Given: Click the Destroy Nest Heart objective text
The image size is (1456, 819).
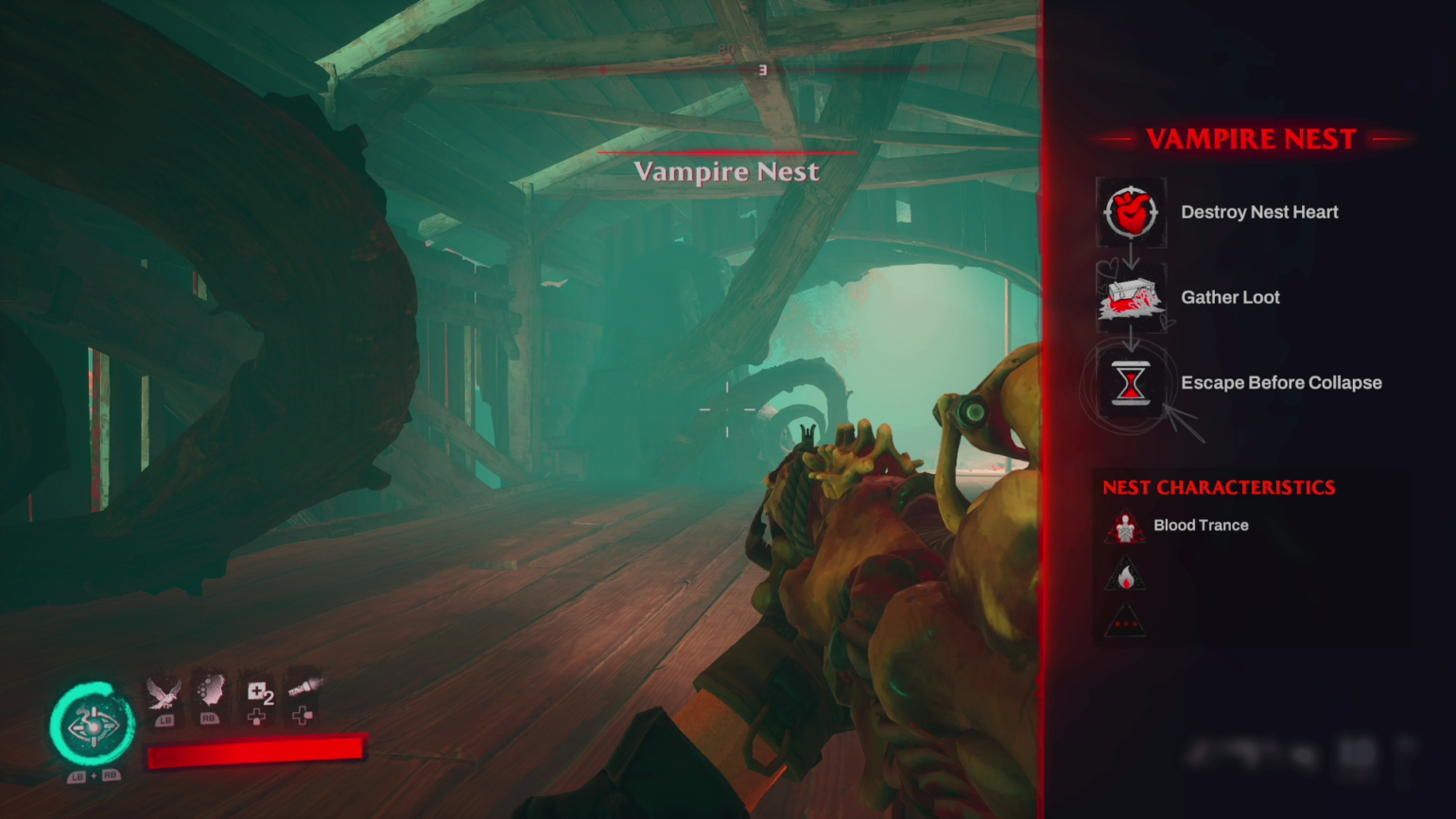Looking at the screenshot, I should tap(1259, 212).
